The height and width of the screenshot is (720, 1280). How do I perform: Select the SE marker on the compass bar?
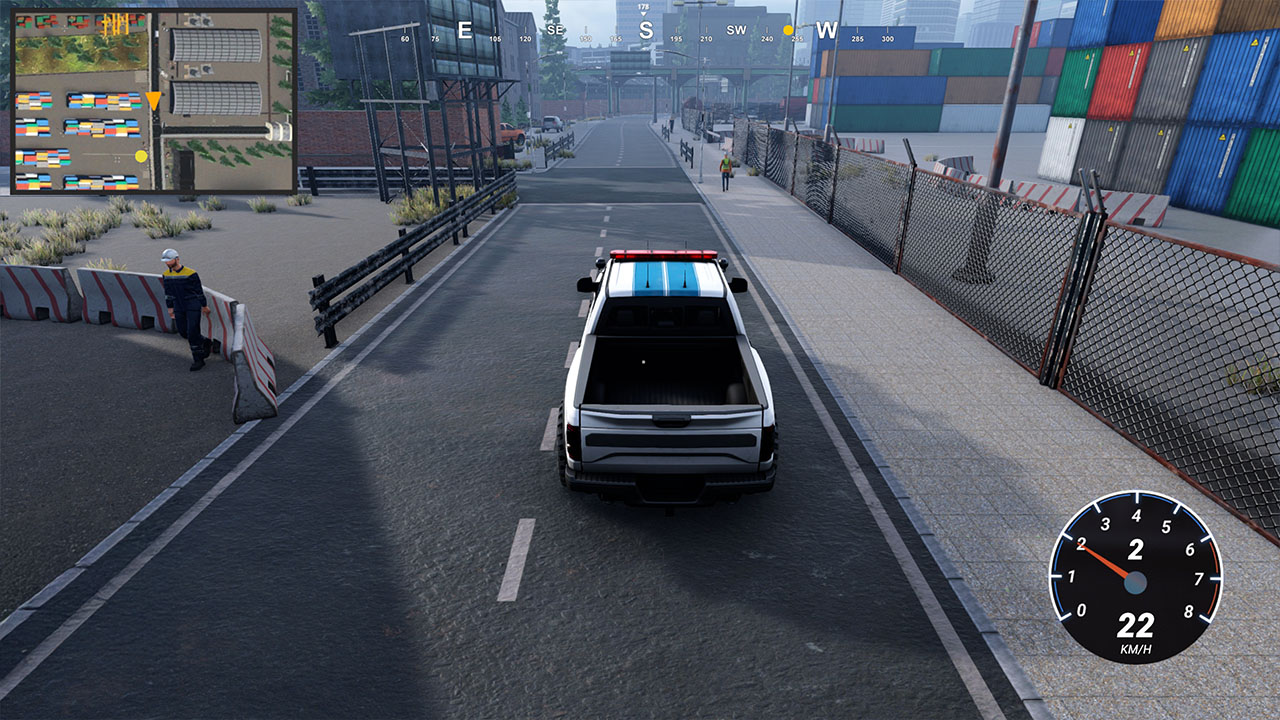coord(556,30)
